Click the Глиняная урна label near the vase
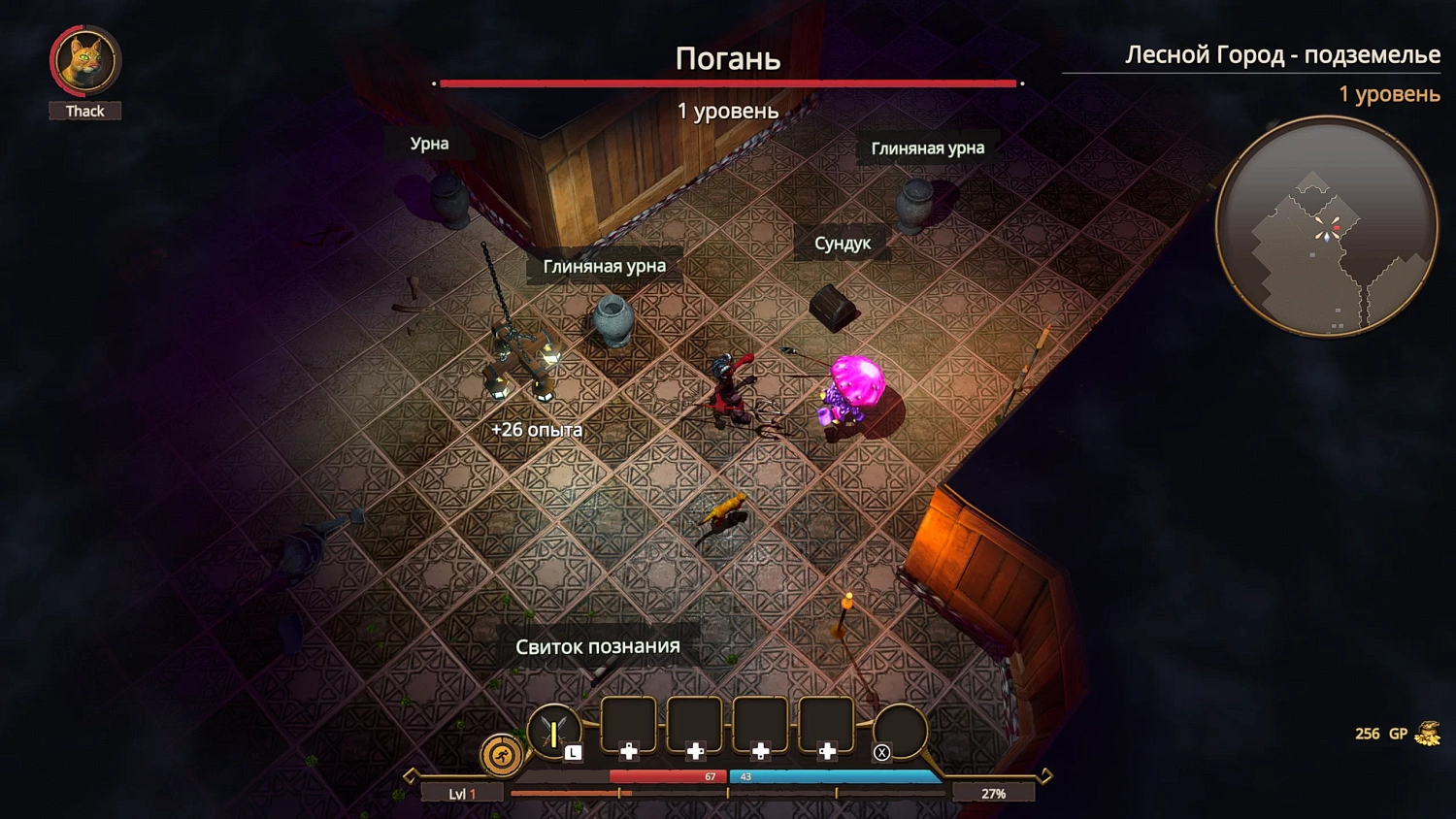Screen dimensions: 1456x819 (605, 264)
